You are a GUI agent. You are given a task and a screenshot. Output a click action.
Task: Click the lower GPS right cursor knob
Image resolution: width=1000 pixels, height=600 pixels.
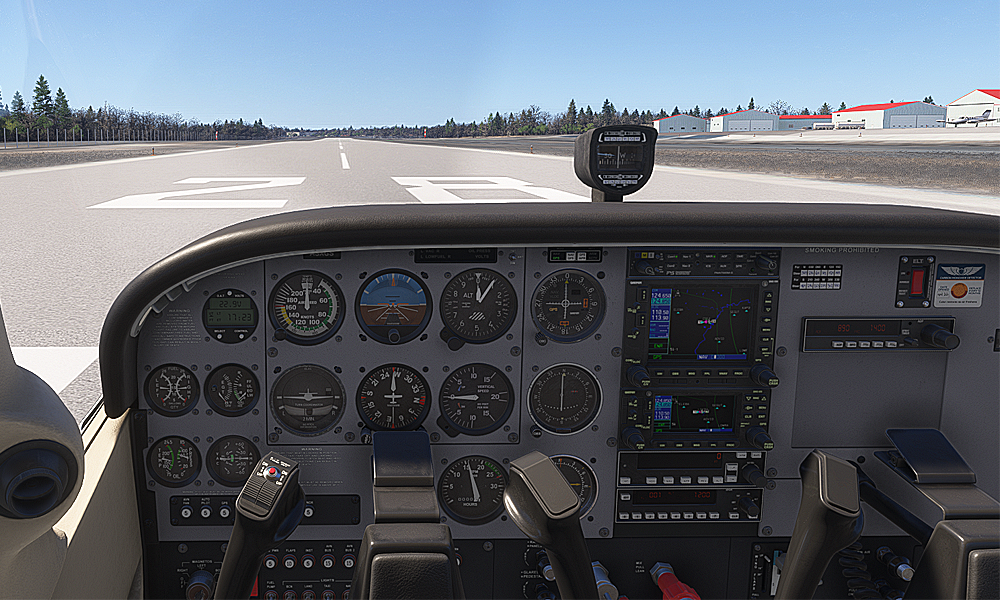pyautogui.click(x=758, y=436)
